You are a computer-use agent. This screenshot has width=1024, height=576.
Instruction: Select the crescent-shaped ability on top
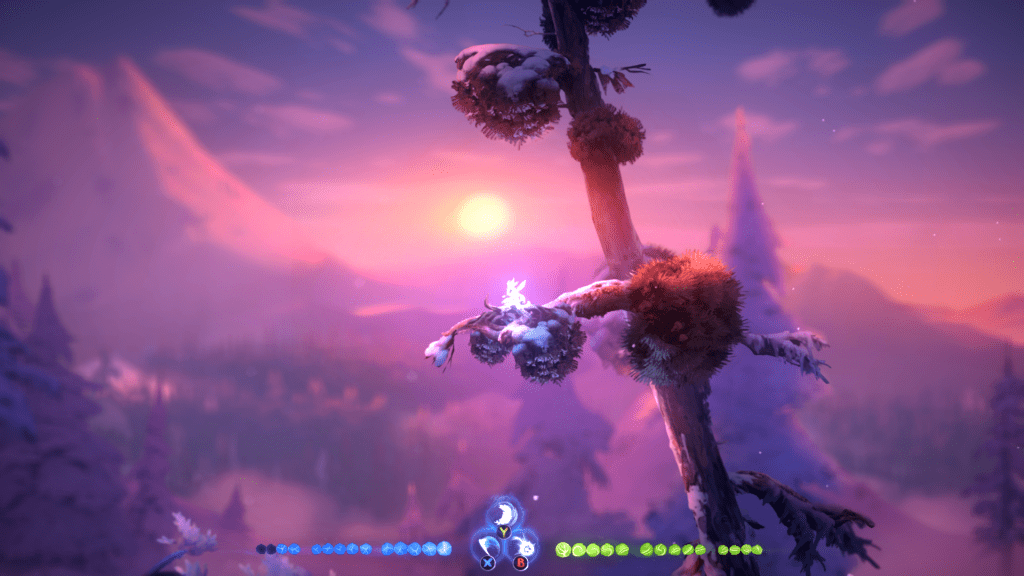(504, 516)
